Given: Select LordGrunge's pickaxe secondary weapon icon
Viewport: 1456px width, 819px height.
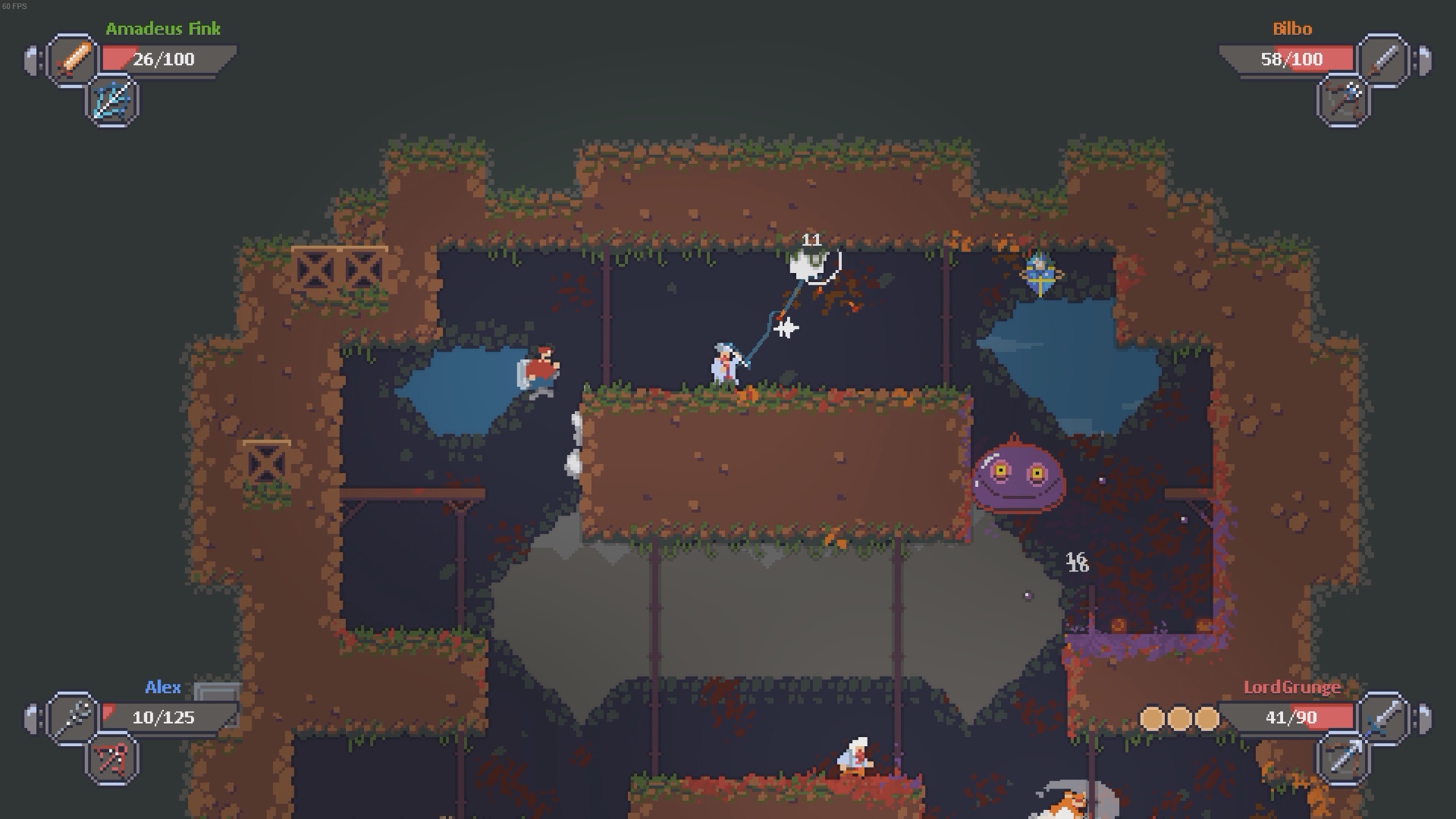Looking at the screenshot, I should click(1342, 759).
